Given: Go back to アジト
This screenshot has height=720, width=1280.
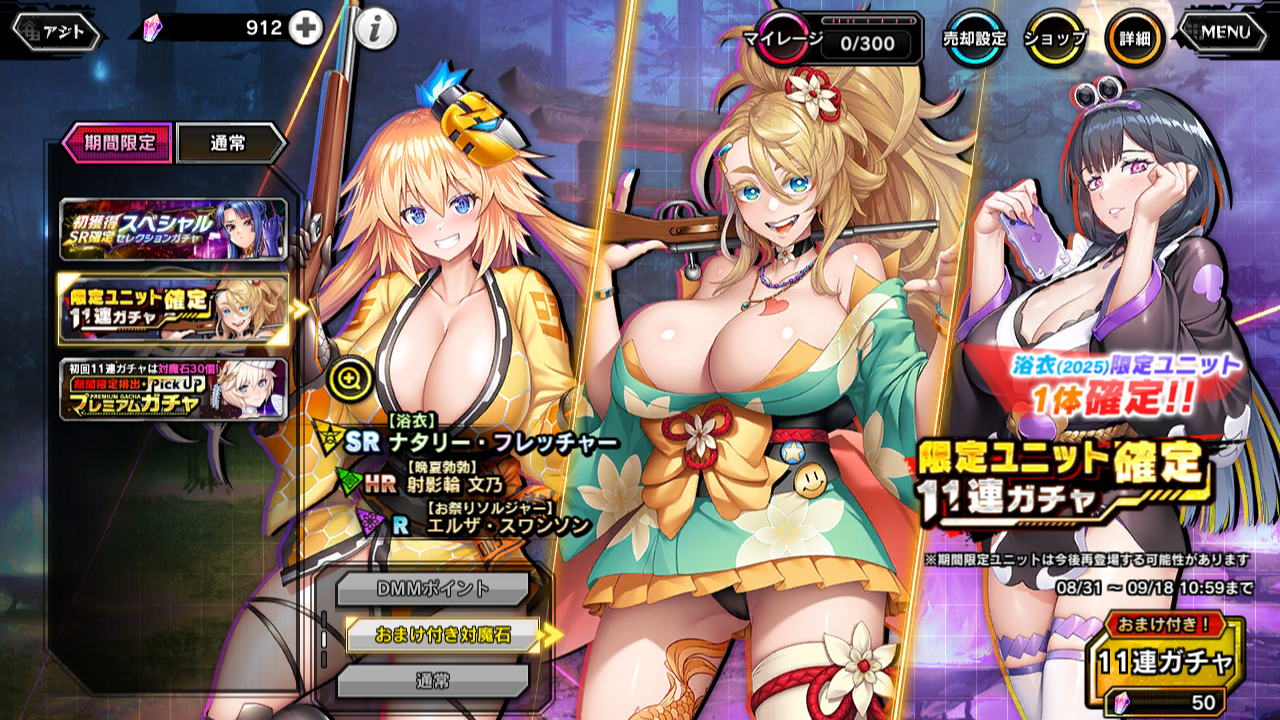Looking at the screenshot, I should 56,32.
